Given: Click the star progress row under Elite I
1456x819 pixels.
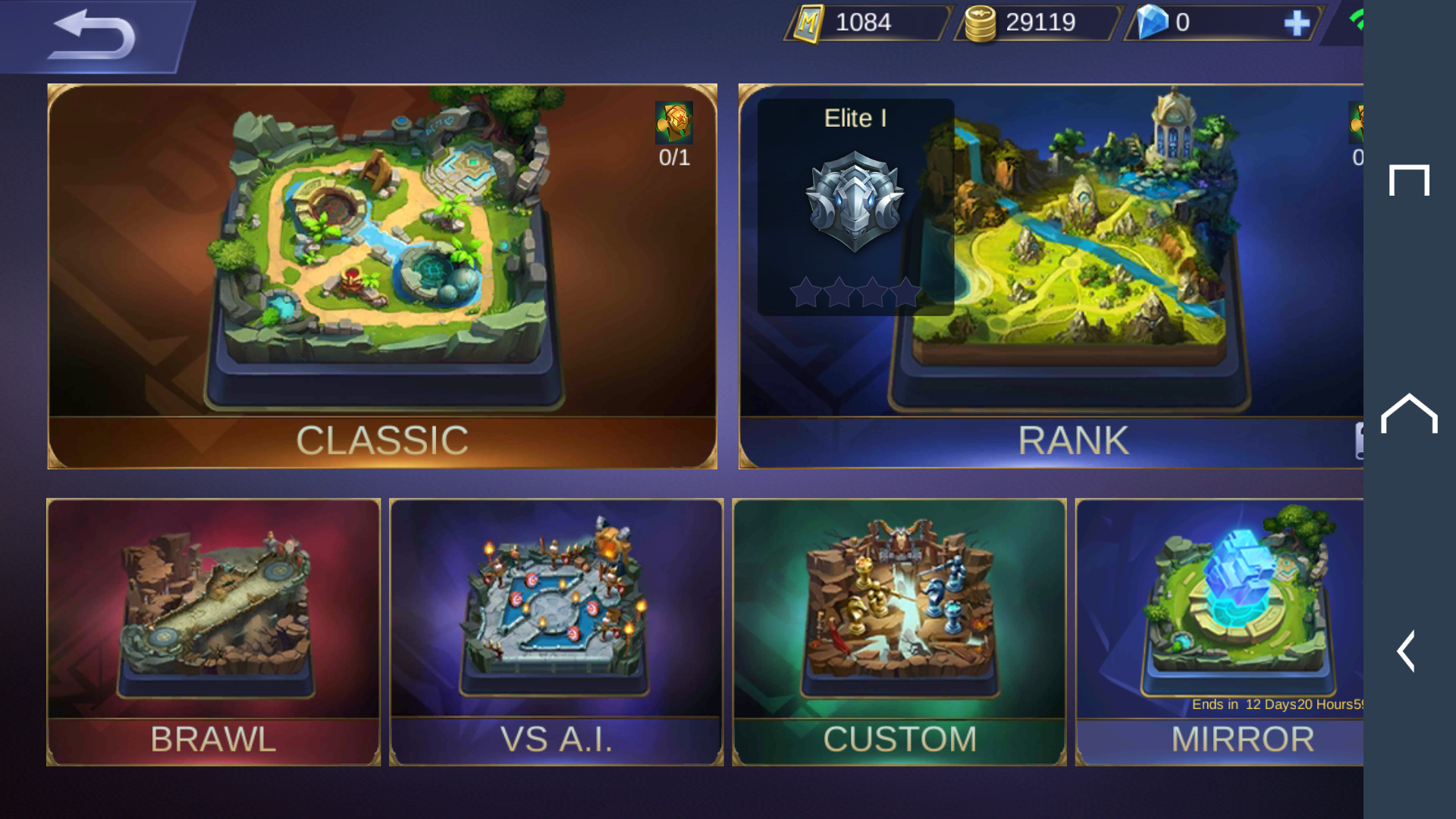Looking at the screenshot, I should [855, 292].
